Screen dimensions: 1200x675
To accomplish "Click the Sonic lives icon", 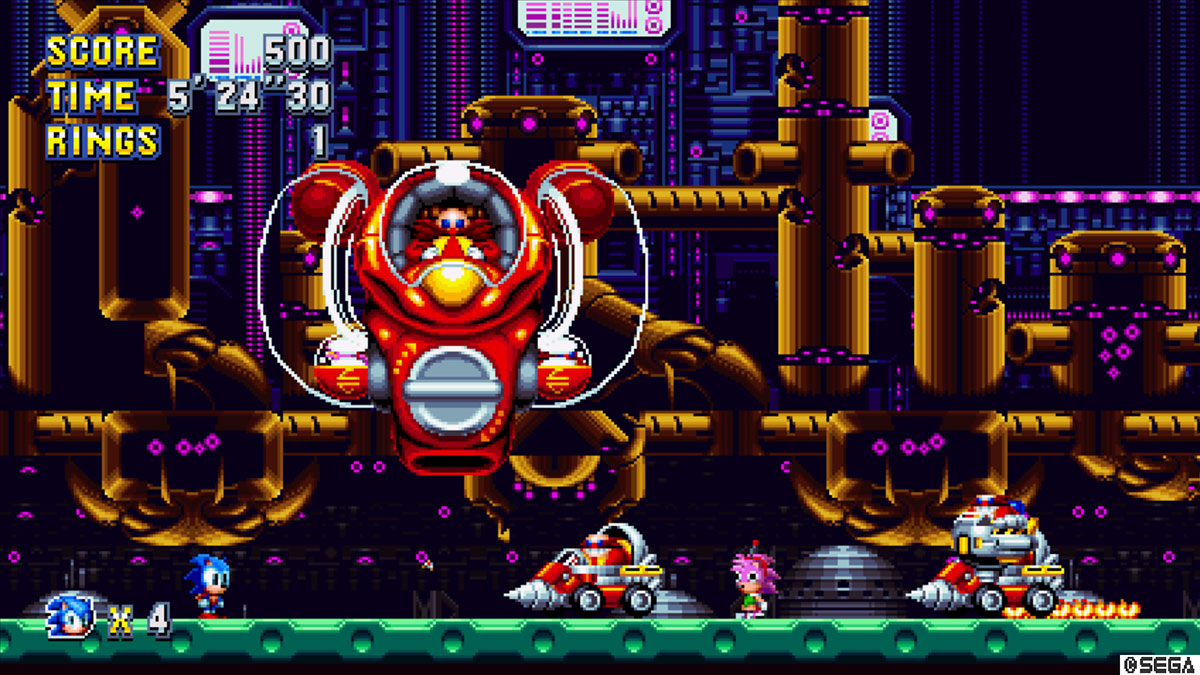I will click(72, 616).
